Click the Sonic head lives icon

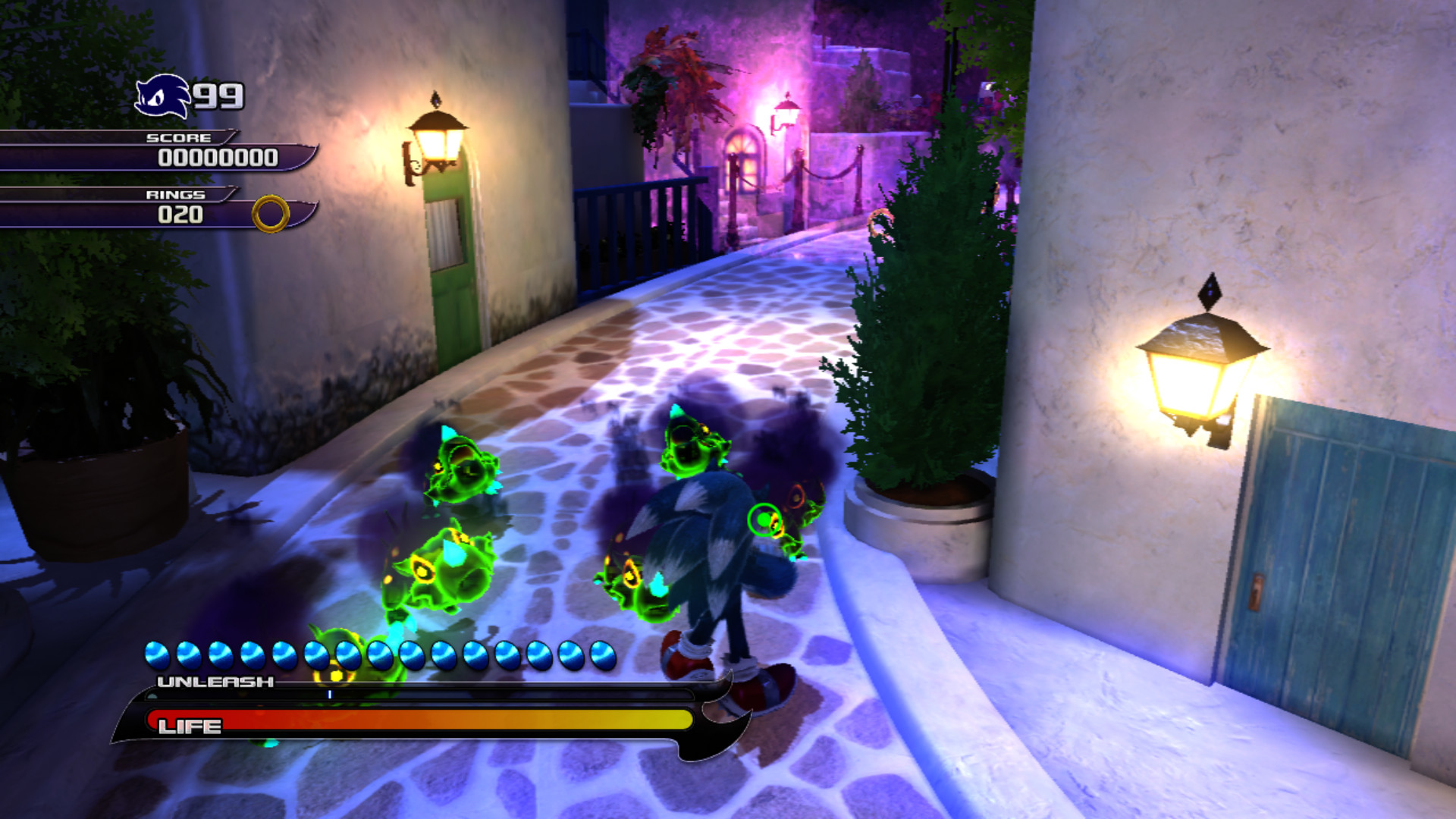[163, 95]
